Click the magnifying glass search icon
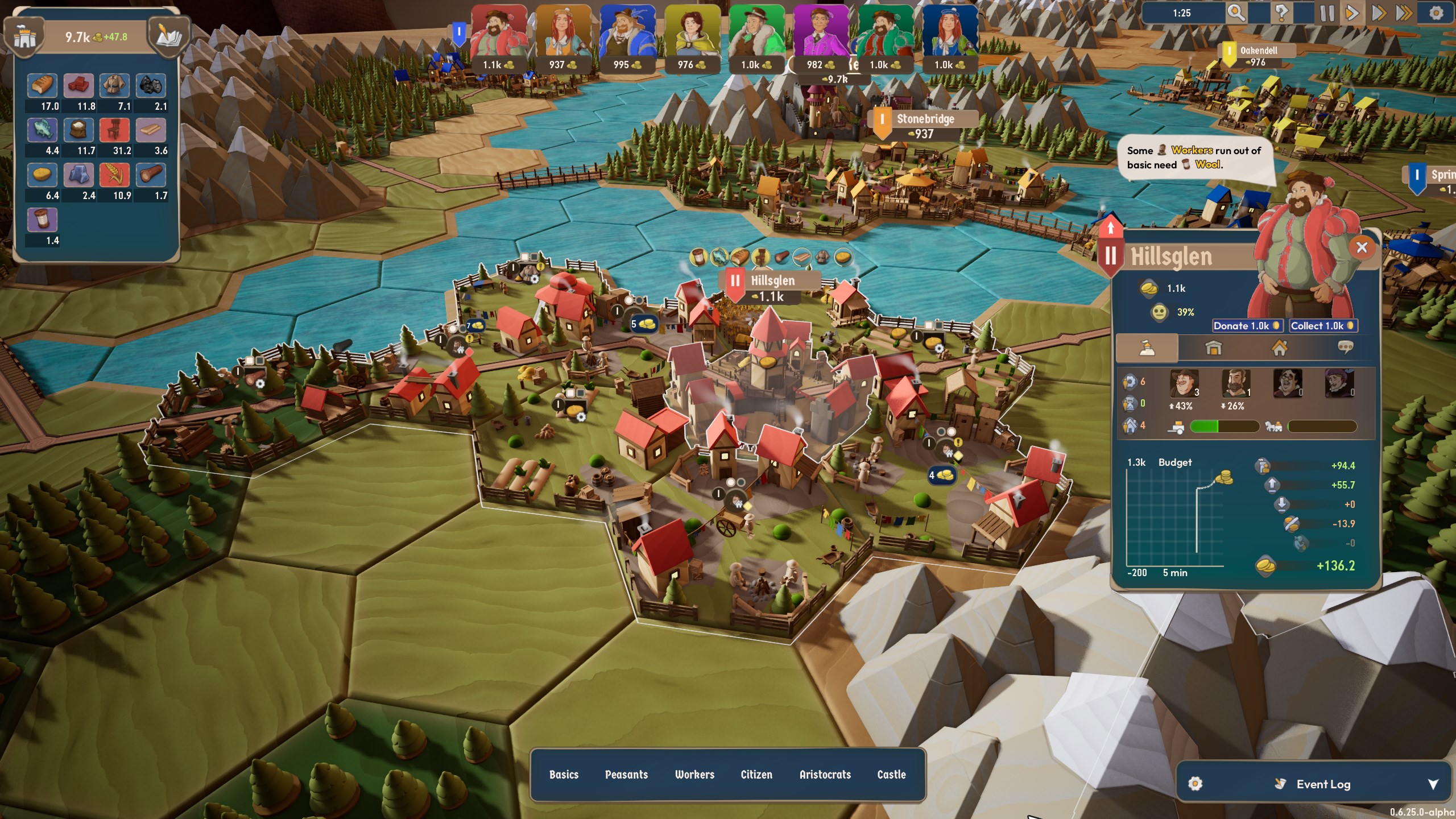 (1236, 13)
